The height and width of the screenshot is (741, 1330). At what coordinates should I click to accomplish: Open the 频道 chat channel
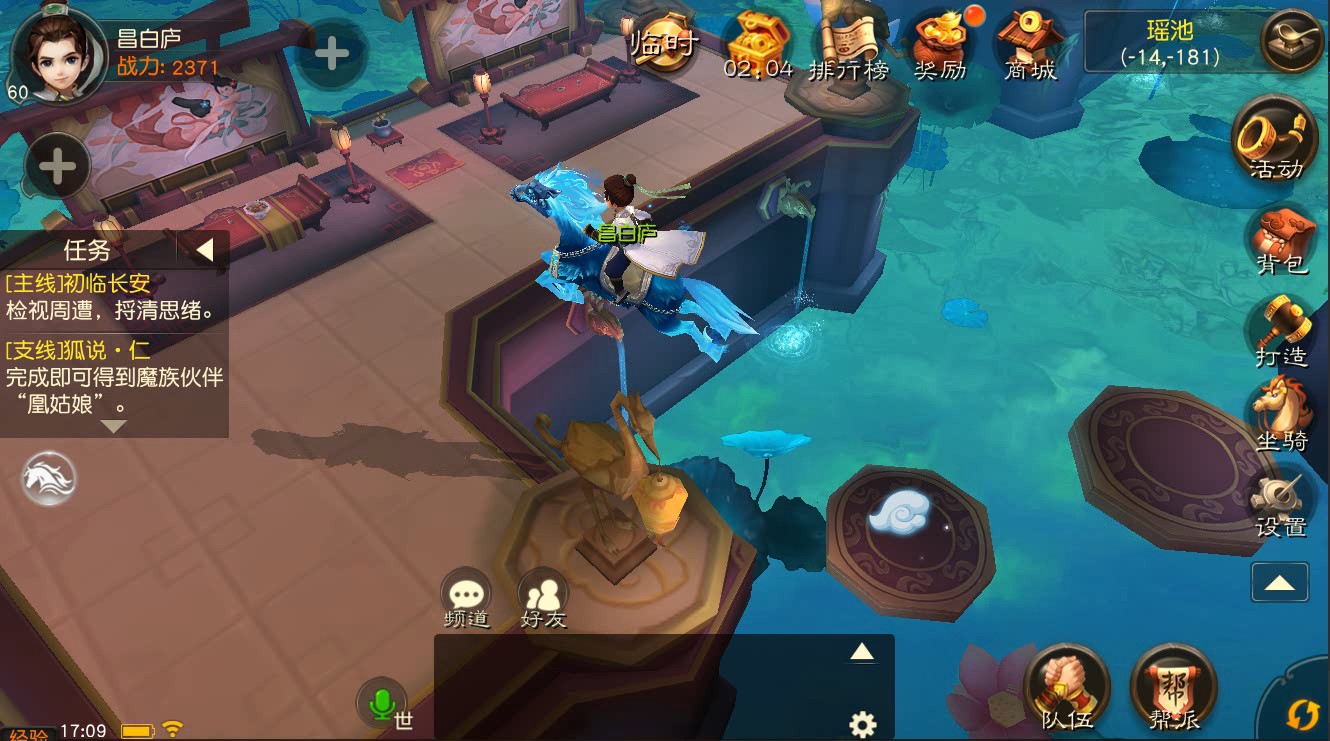coord(466,597)
